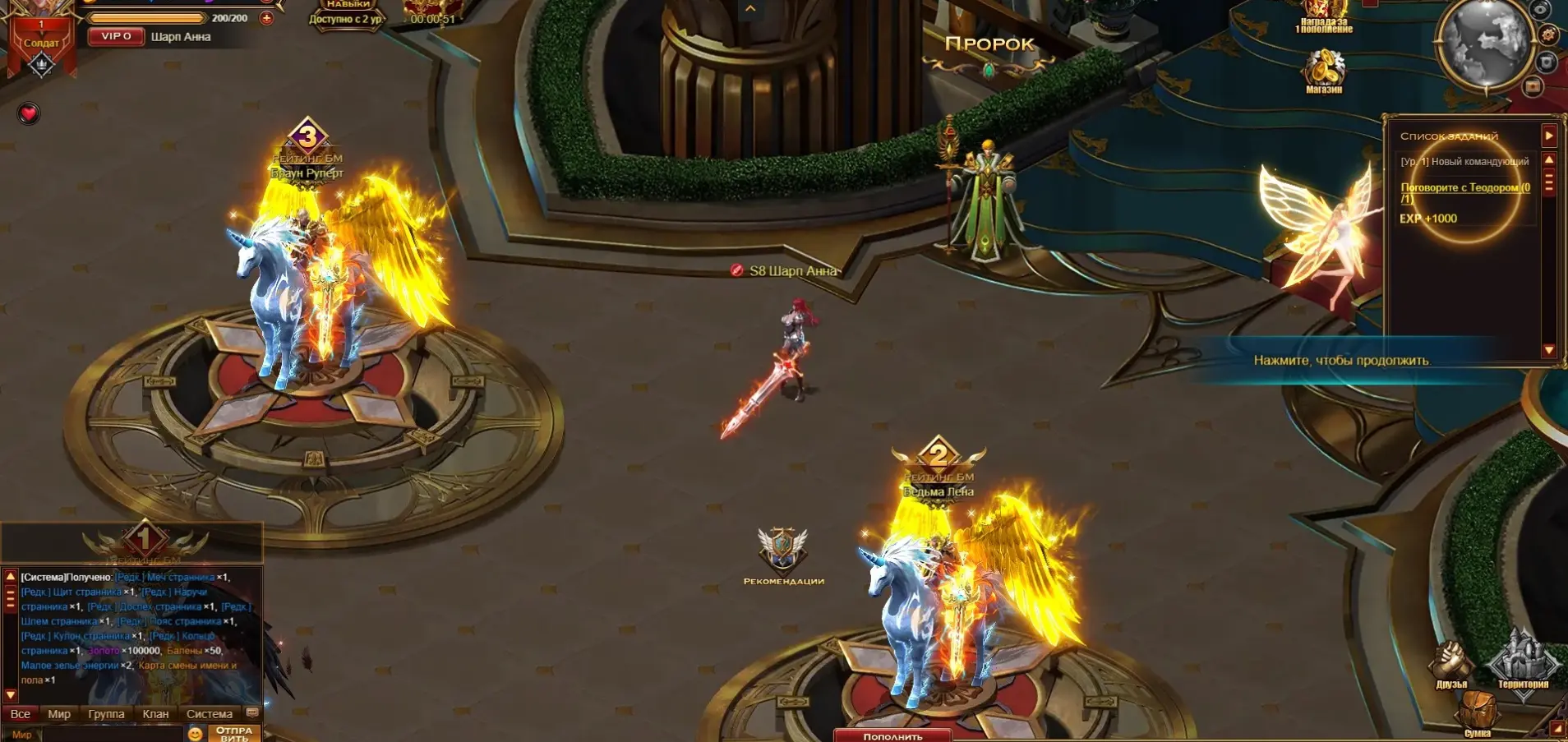Screen dimensions: 1568x742
Task: Open the emoji smiley picker in chat
Action: click(x=196, y=734)
